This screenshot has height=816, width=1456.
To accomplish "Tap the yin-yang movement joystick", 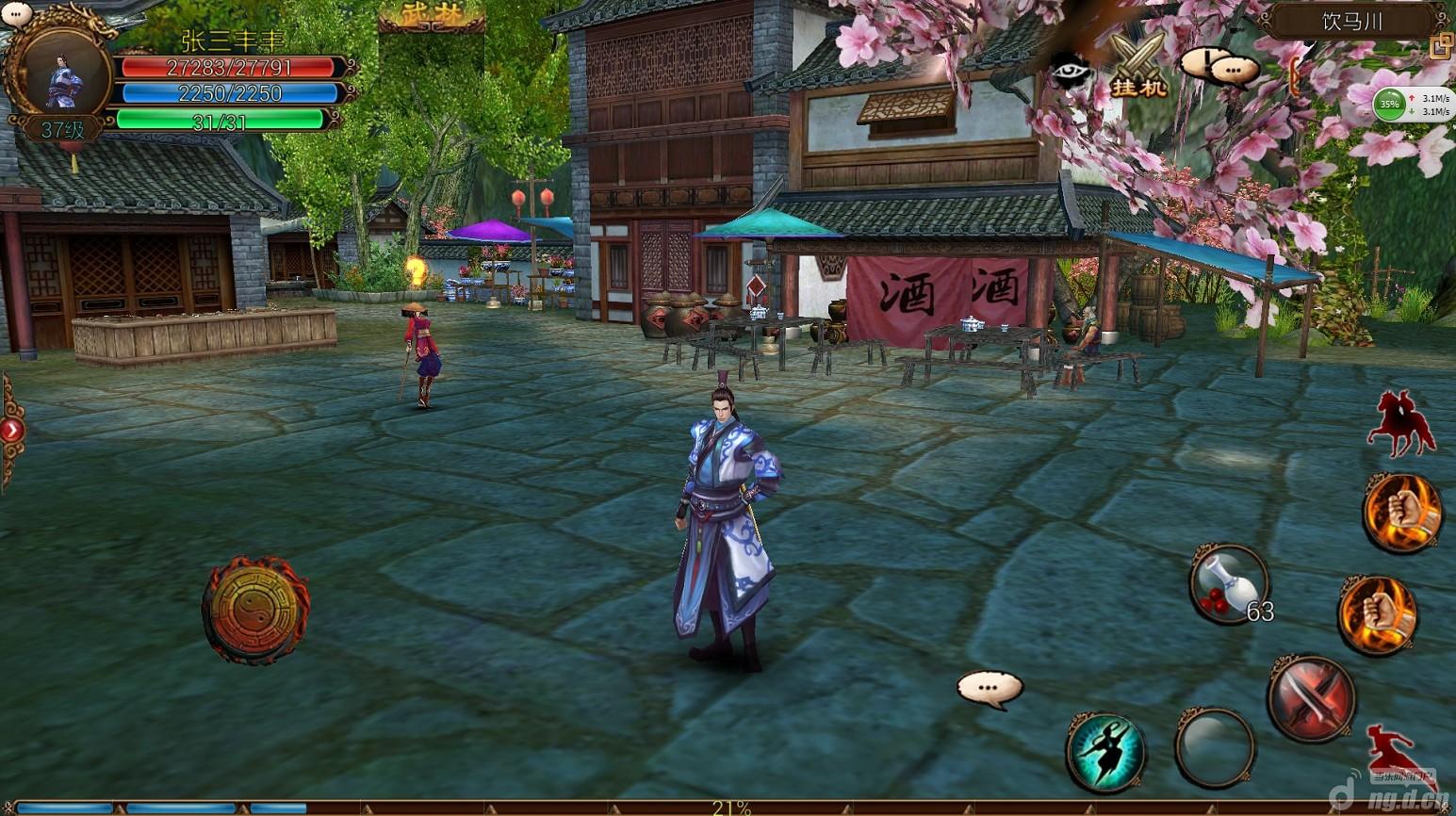I will coord(255,610).
